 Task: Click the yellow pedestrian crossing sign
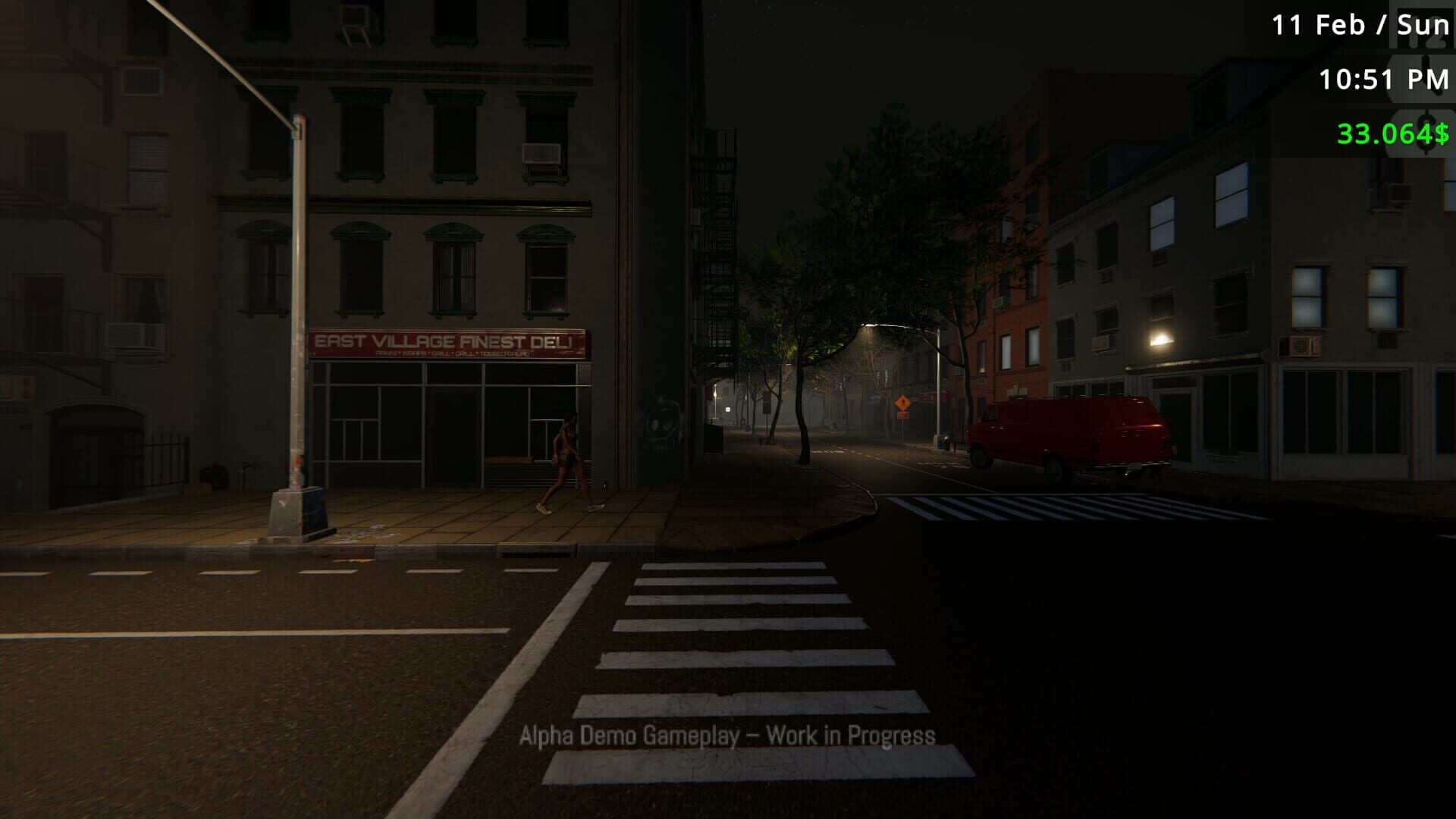[902, 403]
